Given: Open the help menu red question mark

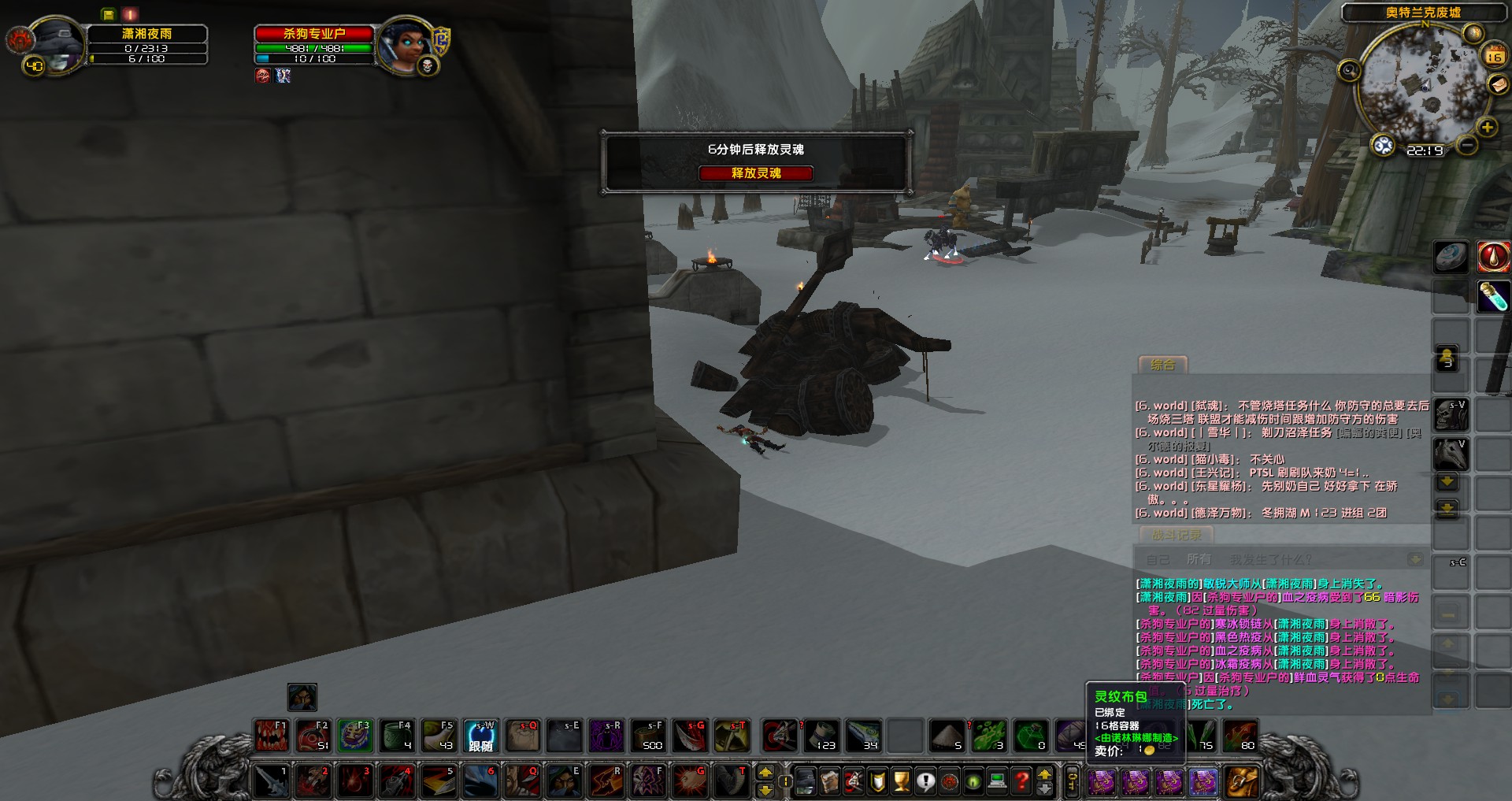Looking at the screenshot, I should click(x=1021, y=781).
